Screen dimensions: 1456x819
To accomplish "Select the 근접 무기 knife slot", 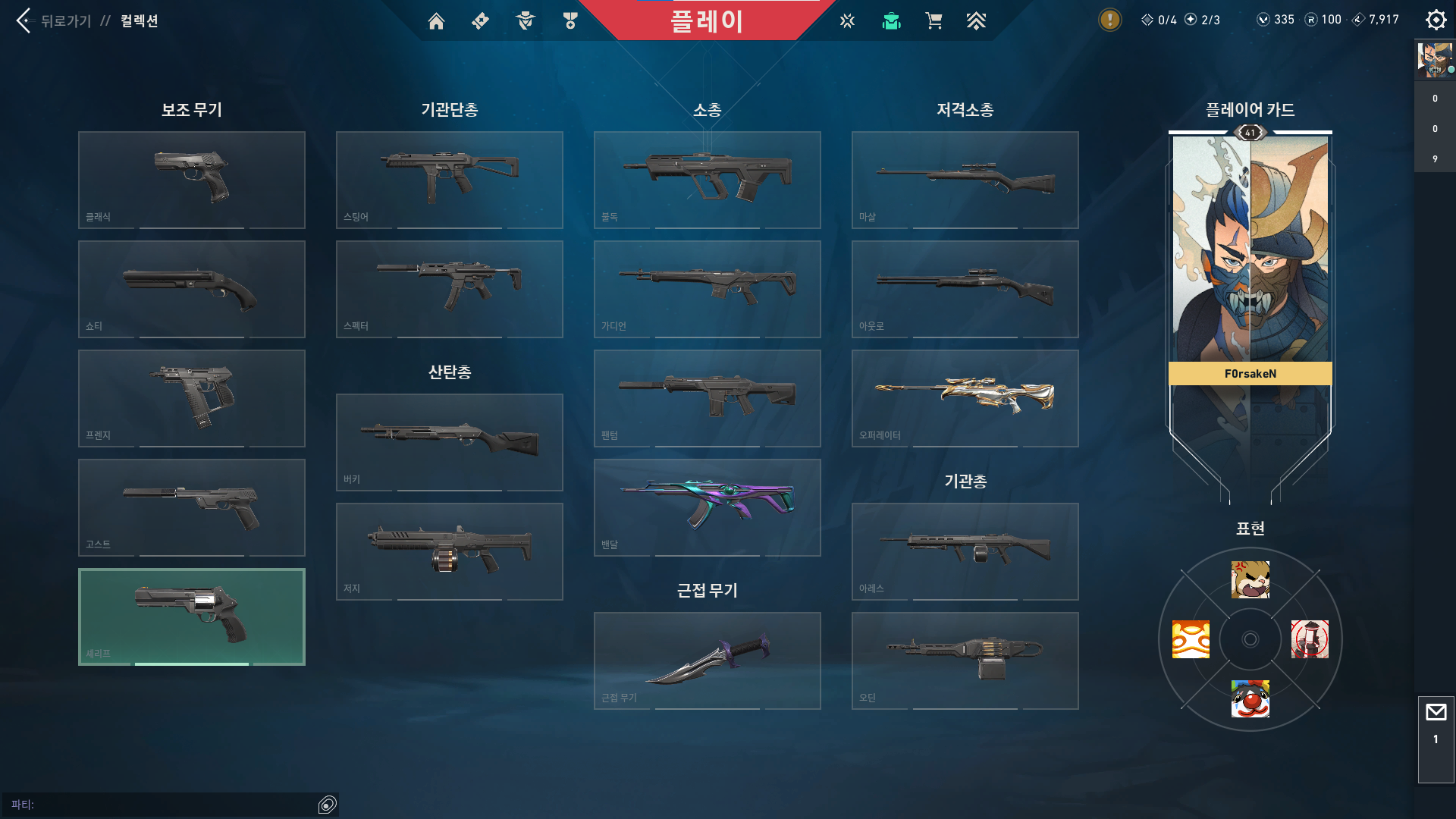I will coord(708,661).
